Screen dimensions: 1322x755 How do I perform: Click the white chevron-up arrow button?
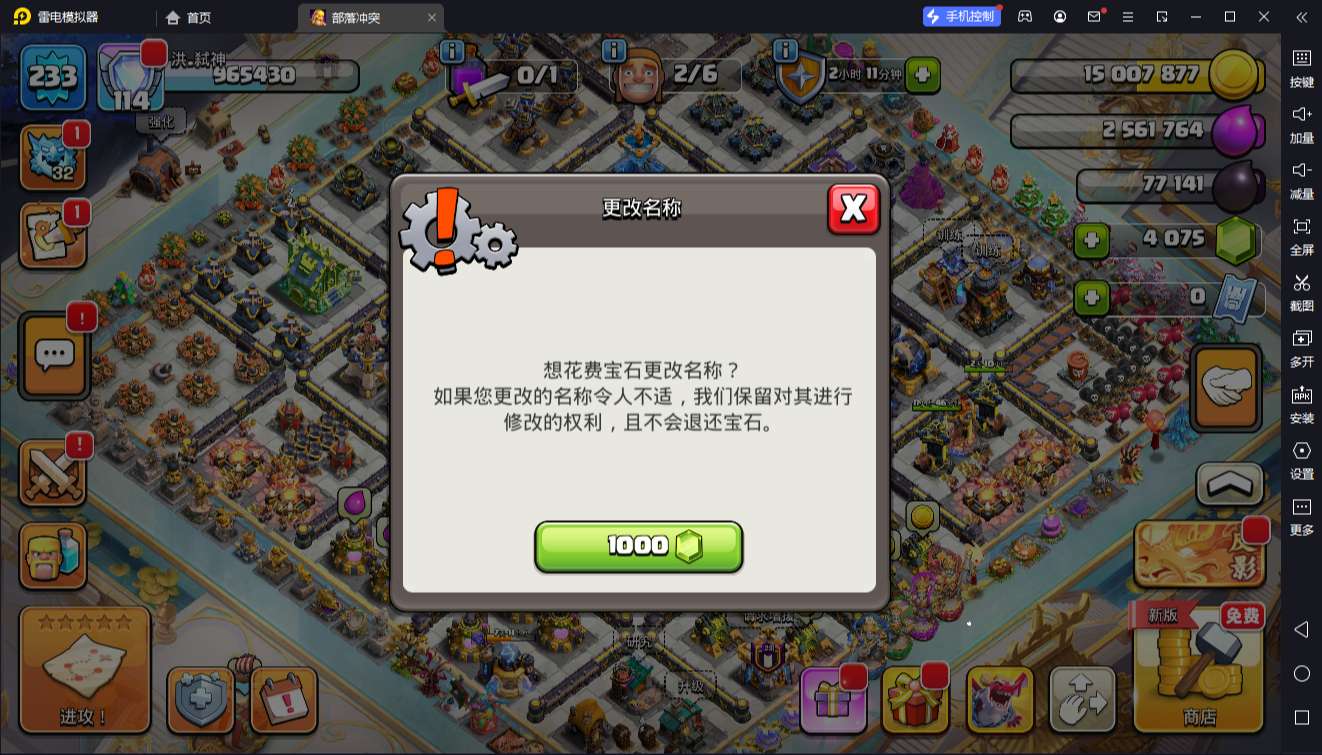pyautogui.click(x=1227, y=484)
